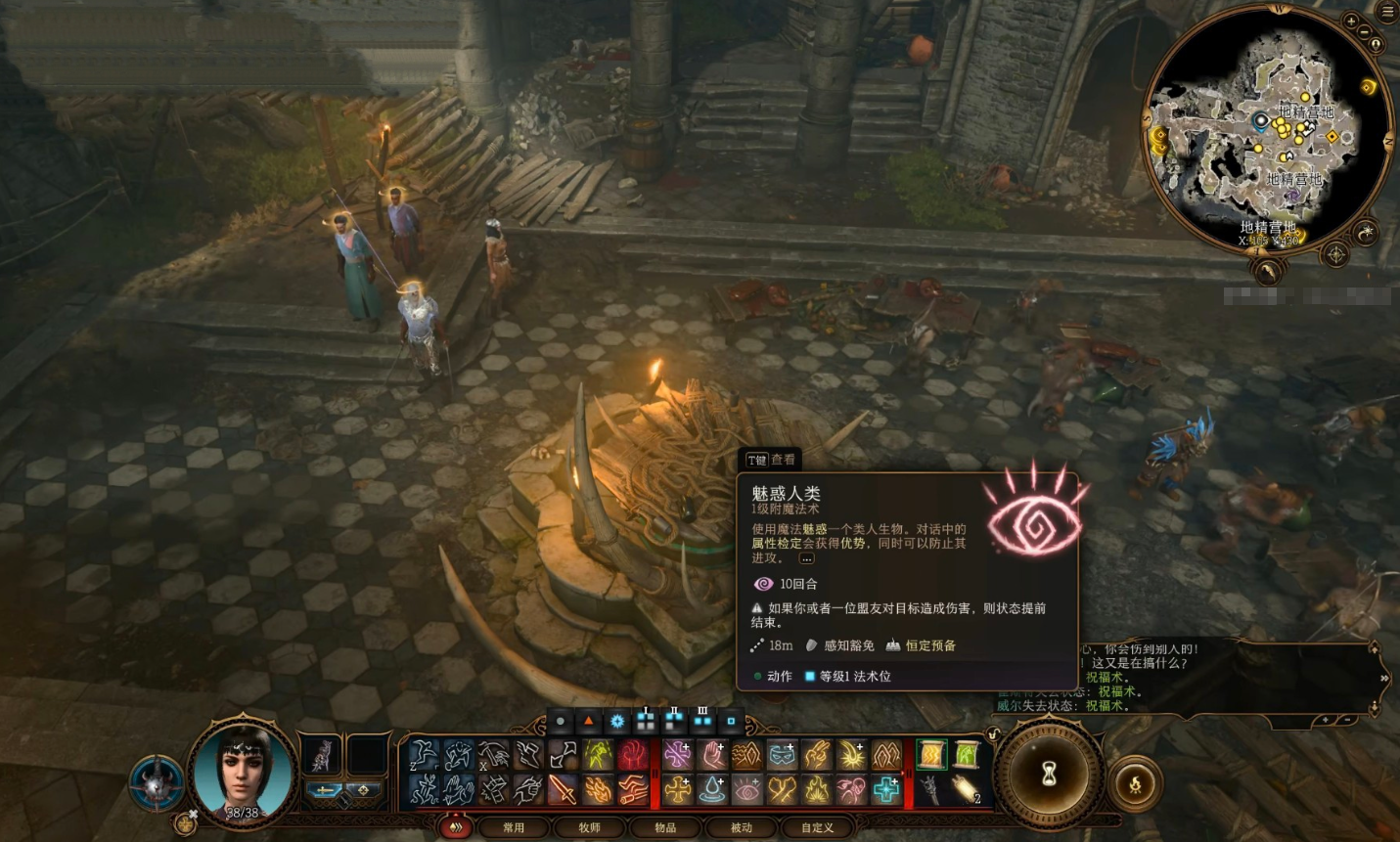Switch to the 常用 hotbar tab
The width and height of the screenshot is (1400, 842).
[x=513, y=827]
